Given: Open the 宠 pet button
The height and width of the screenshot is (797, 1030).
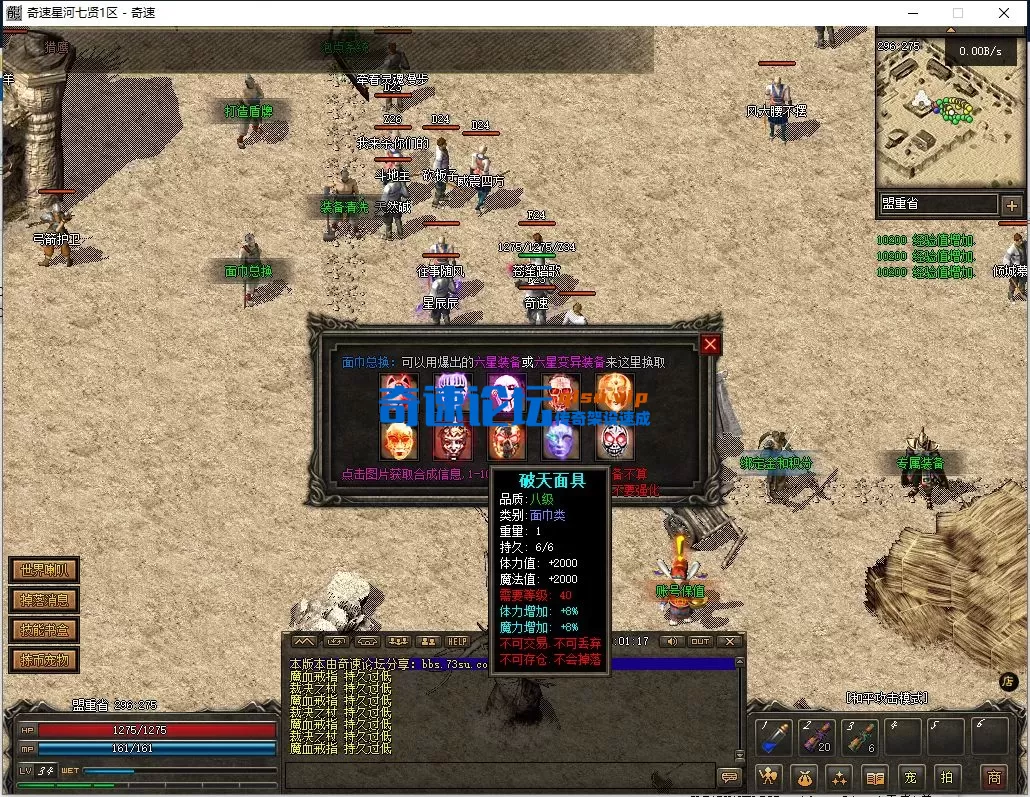Looking at the screenshot, I should [910, 777].
